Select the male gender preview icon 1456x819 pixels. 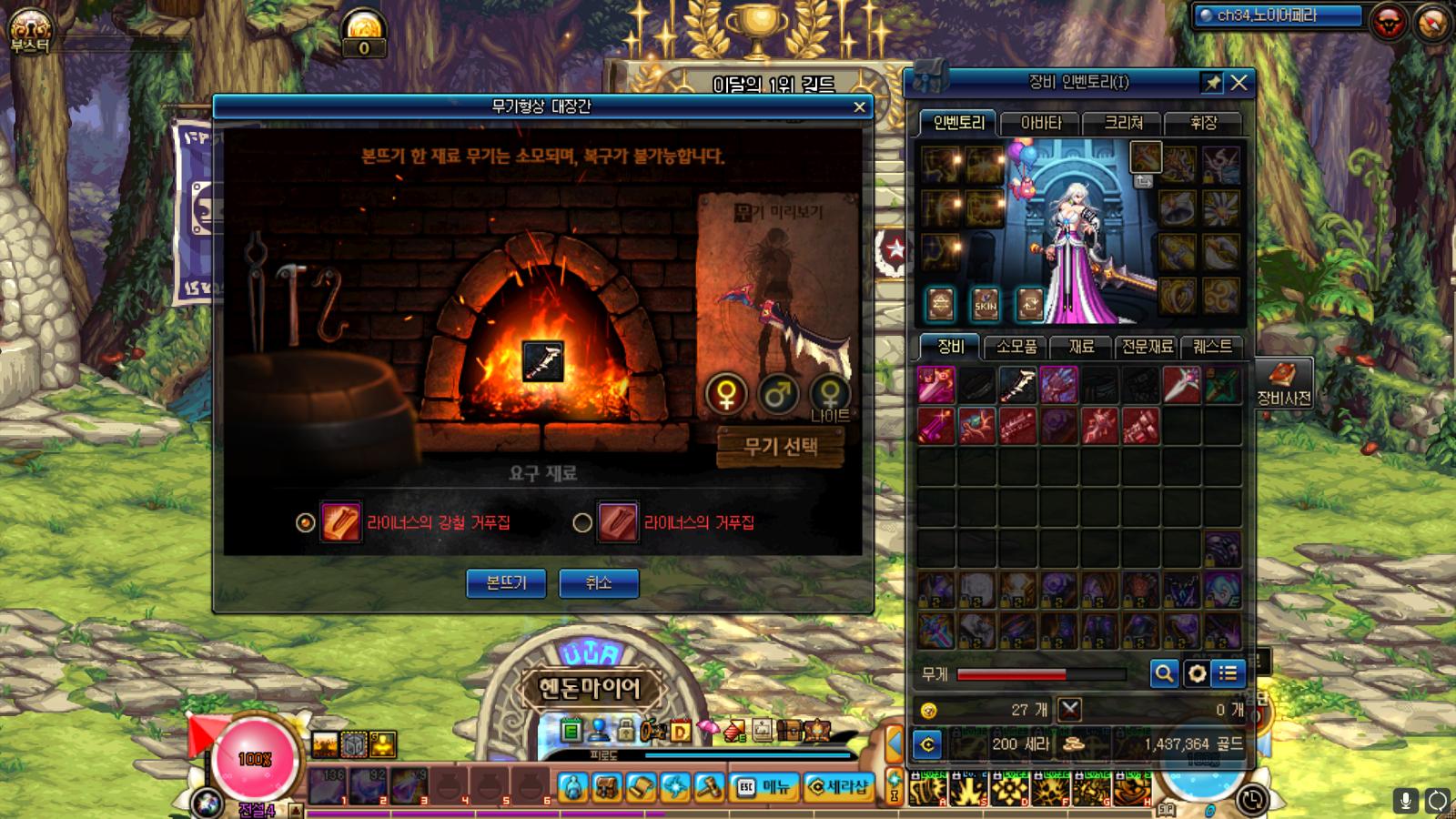[x=778, y=394]
